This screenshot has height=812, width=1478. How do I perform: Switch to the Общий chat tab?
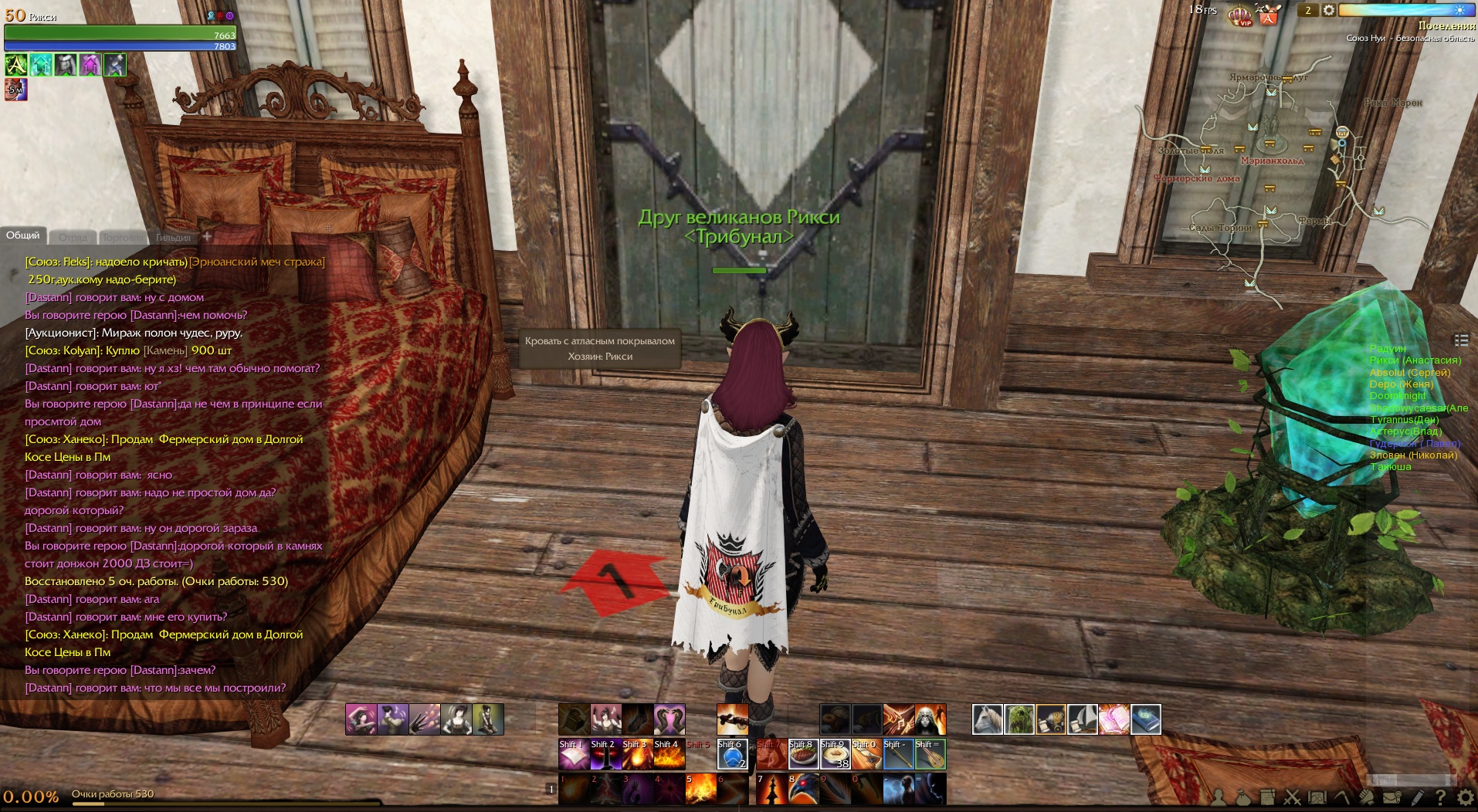23,235
